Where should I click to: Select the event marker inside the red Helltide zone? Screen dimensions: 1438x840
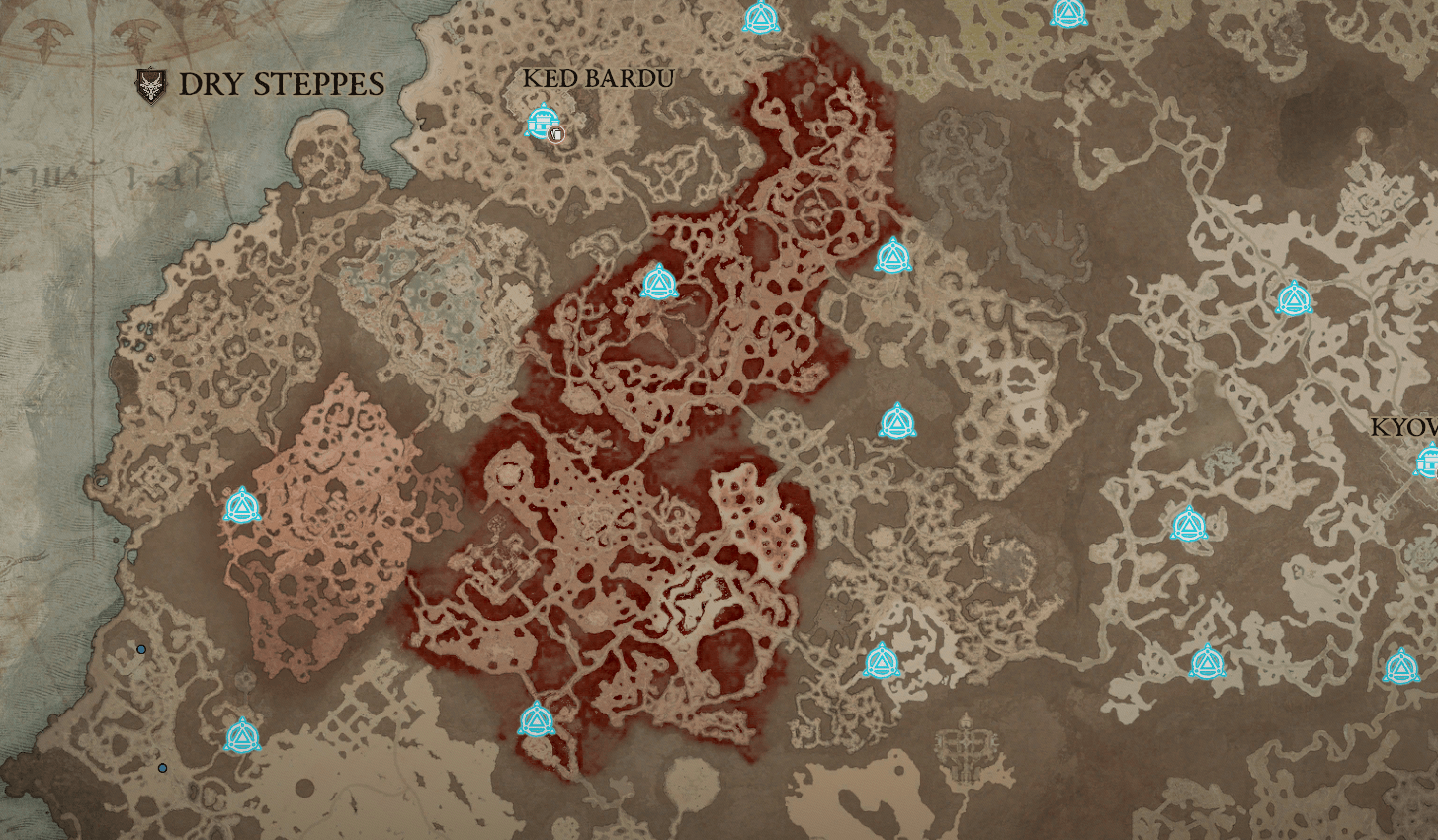click(659, 282)
